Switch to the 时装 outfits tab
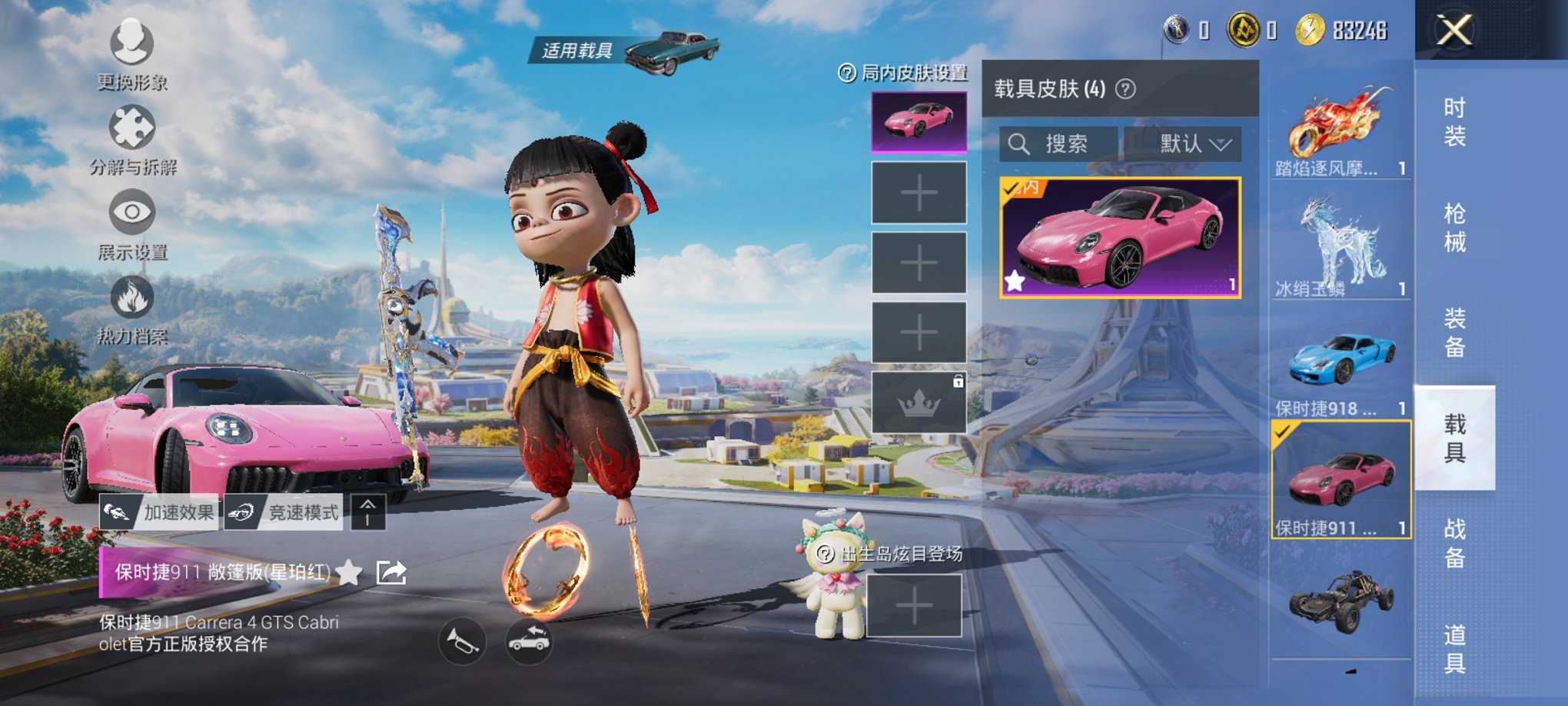Image resolution: width=1568 pixels, height=706 pixels. (1454, 122)
